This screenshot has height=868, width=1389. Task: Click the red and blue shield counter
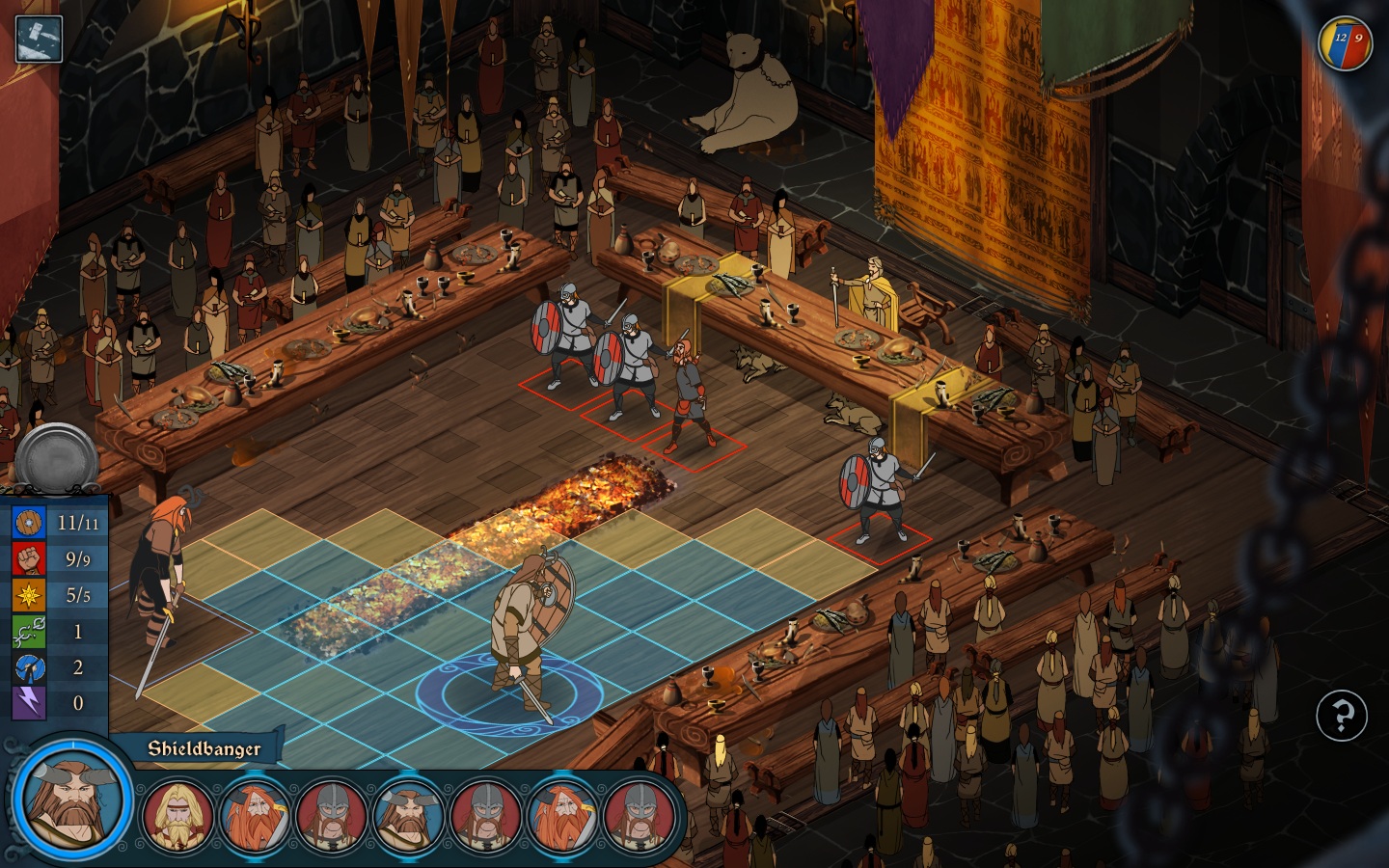click(1346, 43)
